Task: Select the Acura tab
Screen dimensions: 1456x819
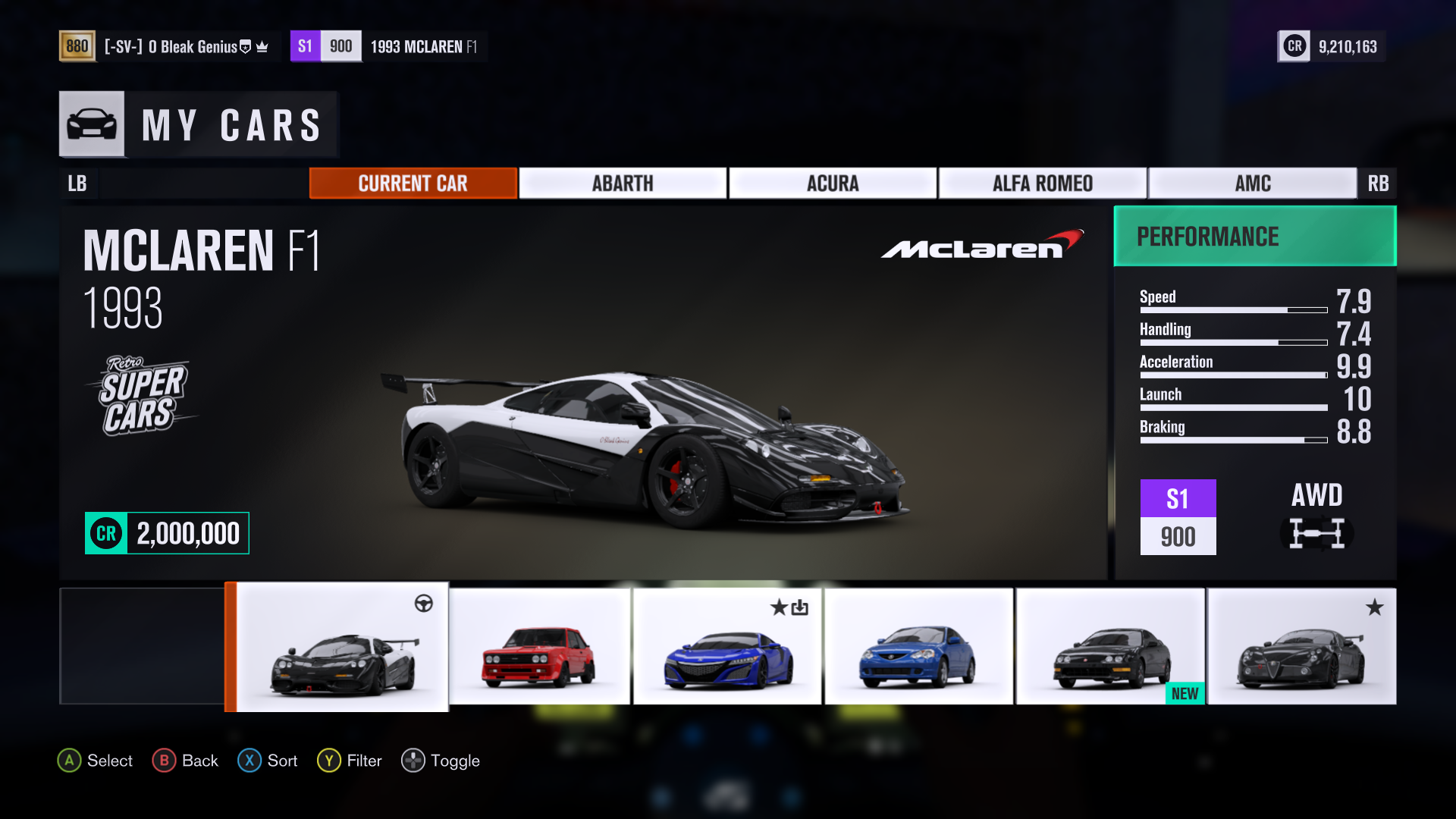Action: (x=832, y=184)
